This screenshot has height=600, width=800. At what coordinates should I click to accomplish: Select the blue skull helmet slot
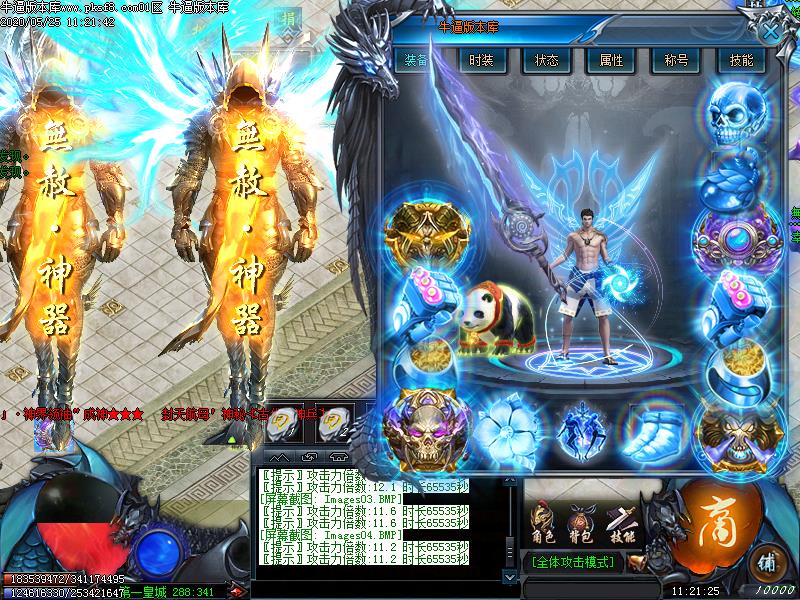point(740,112)
